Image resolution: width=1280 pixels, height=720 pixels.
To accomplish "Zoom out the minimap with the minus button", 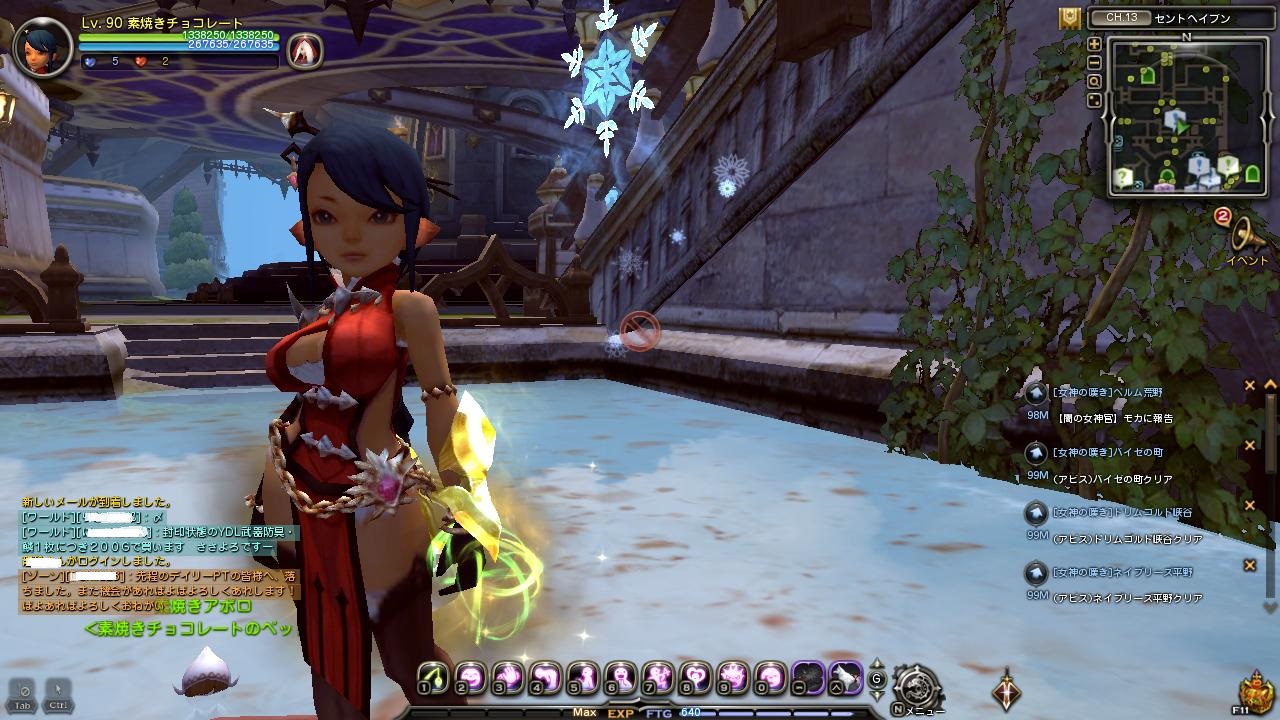I will point(1094,63).
